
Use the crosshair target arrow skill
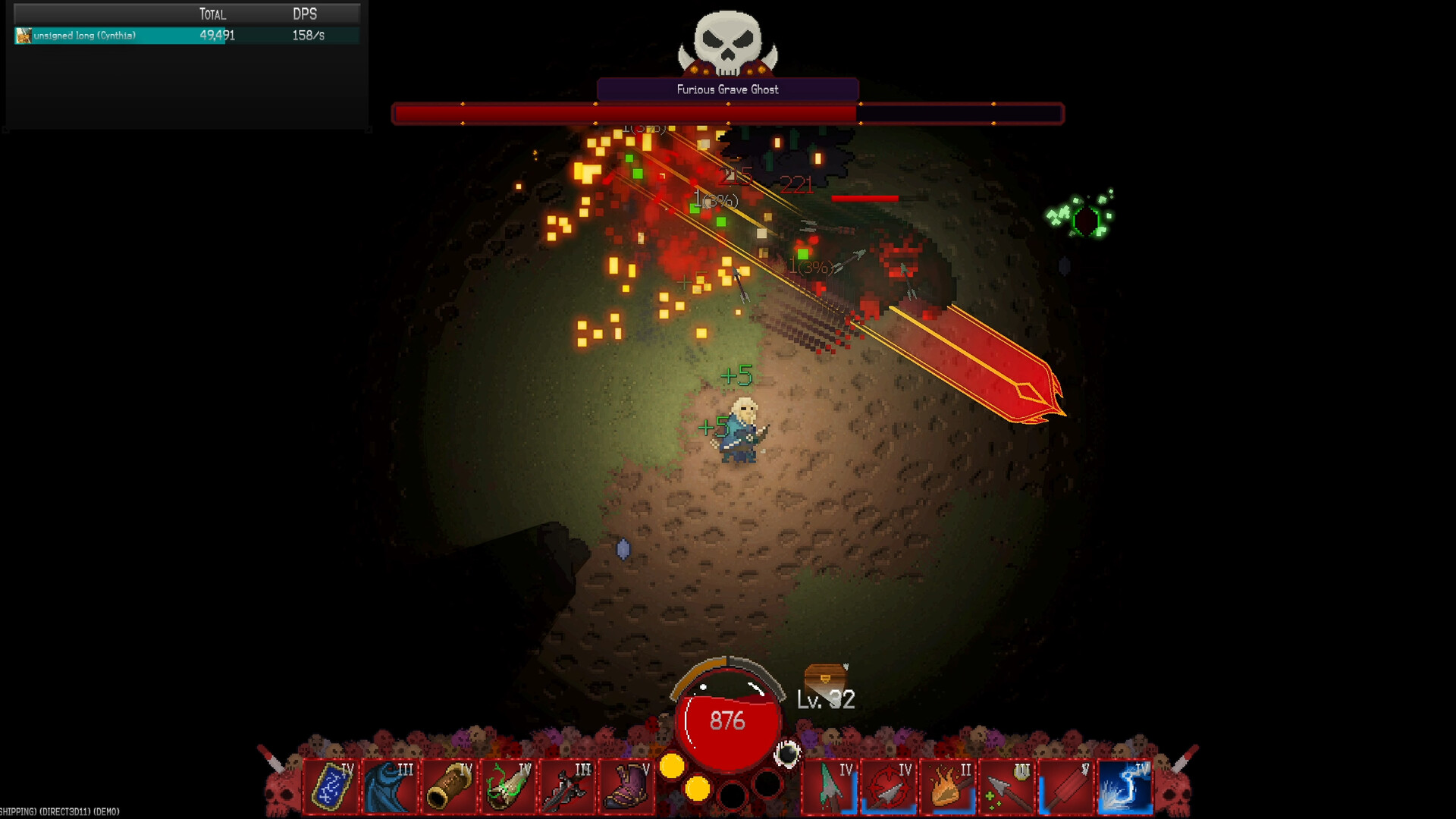pyautogui.click(x=889, y=787)
